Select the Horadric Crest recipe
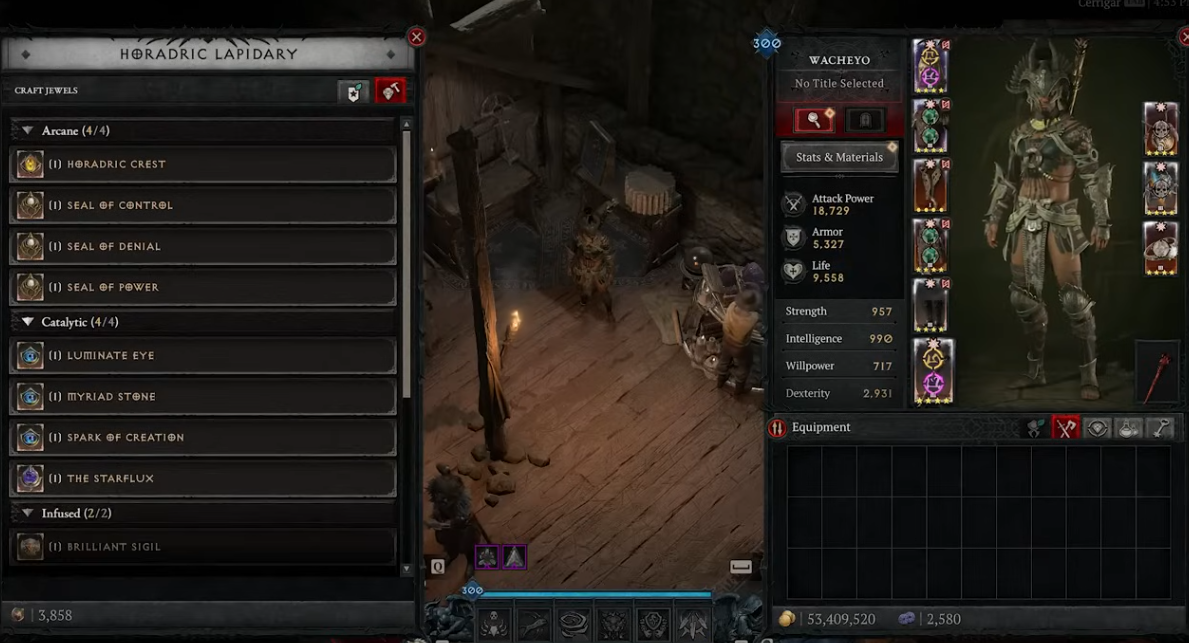The width and height of the screenshot is (1189, 643). point(203,164)
